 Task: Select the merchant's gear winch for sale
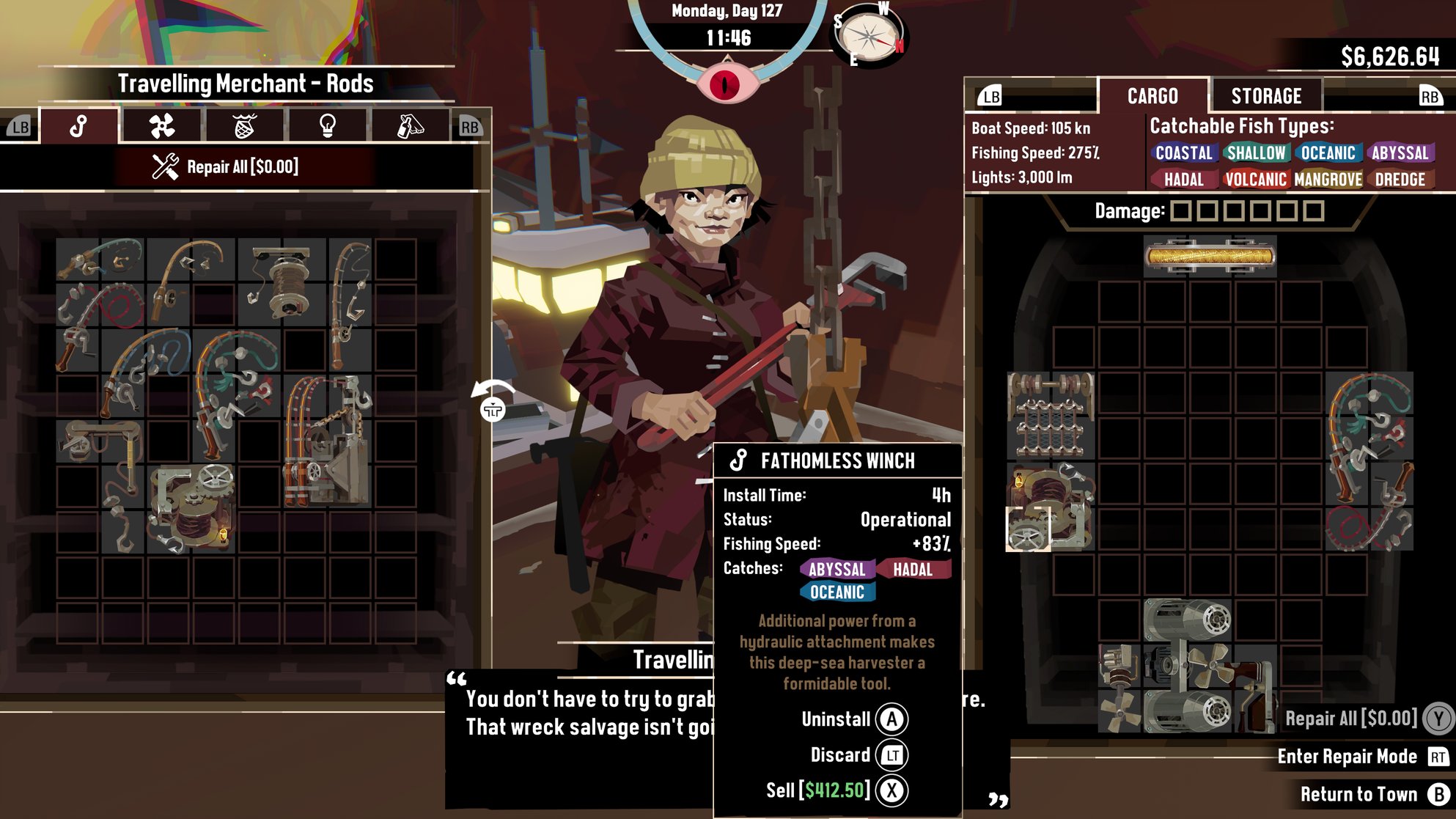point(192,507)
